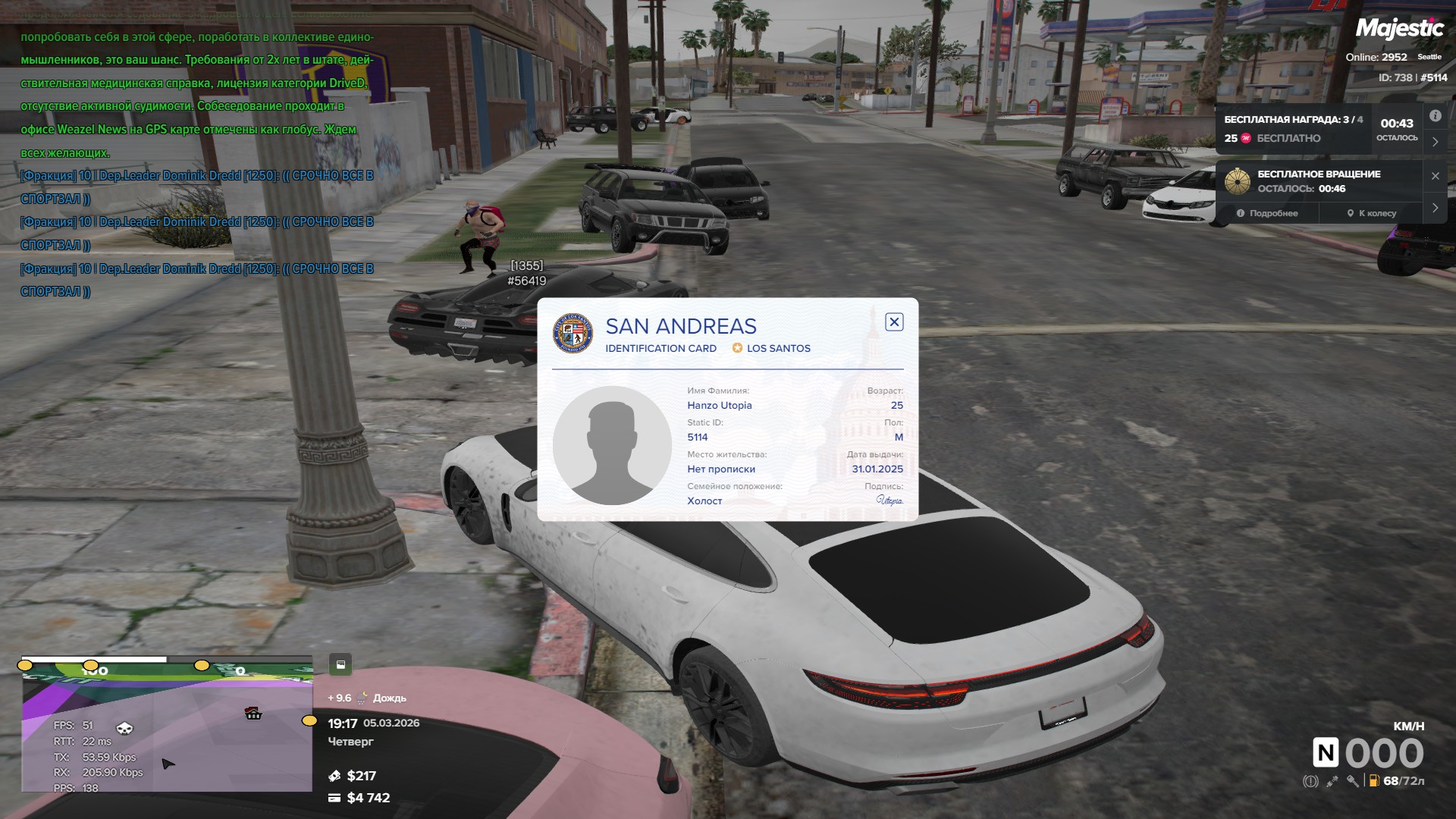Dismiss the free spin notification
Screen dimensions: 1456x819
pos(1435,176)
